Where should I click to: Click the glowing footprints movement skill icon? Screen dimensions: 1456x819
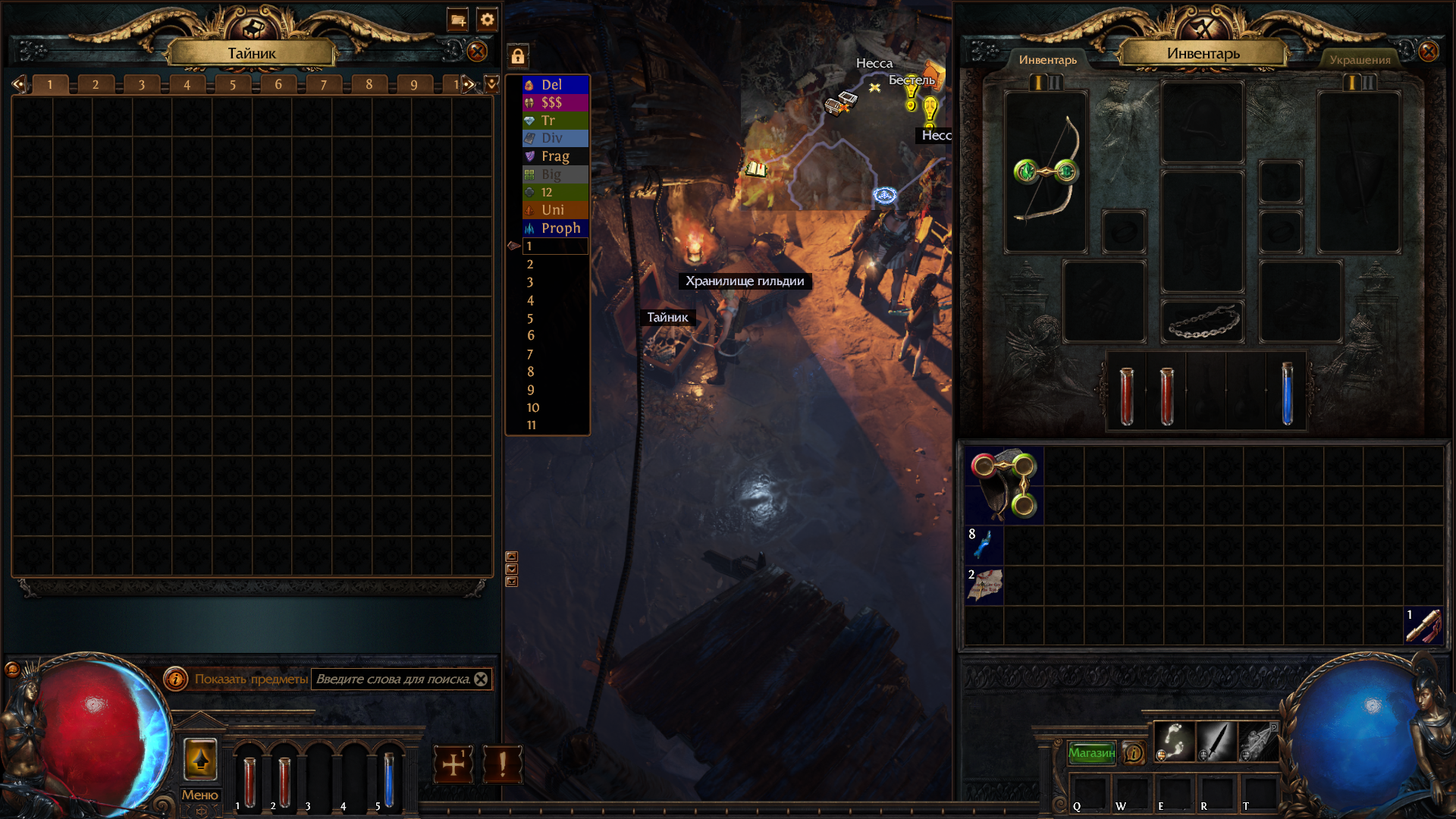(1174, 742)
